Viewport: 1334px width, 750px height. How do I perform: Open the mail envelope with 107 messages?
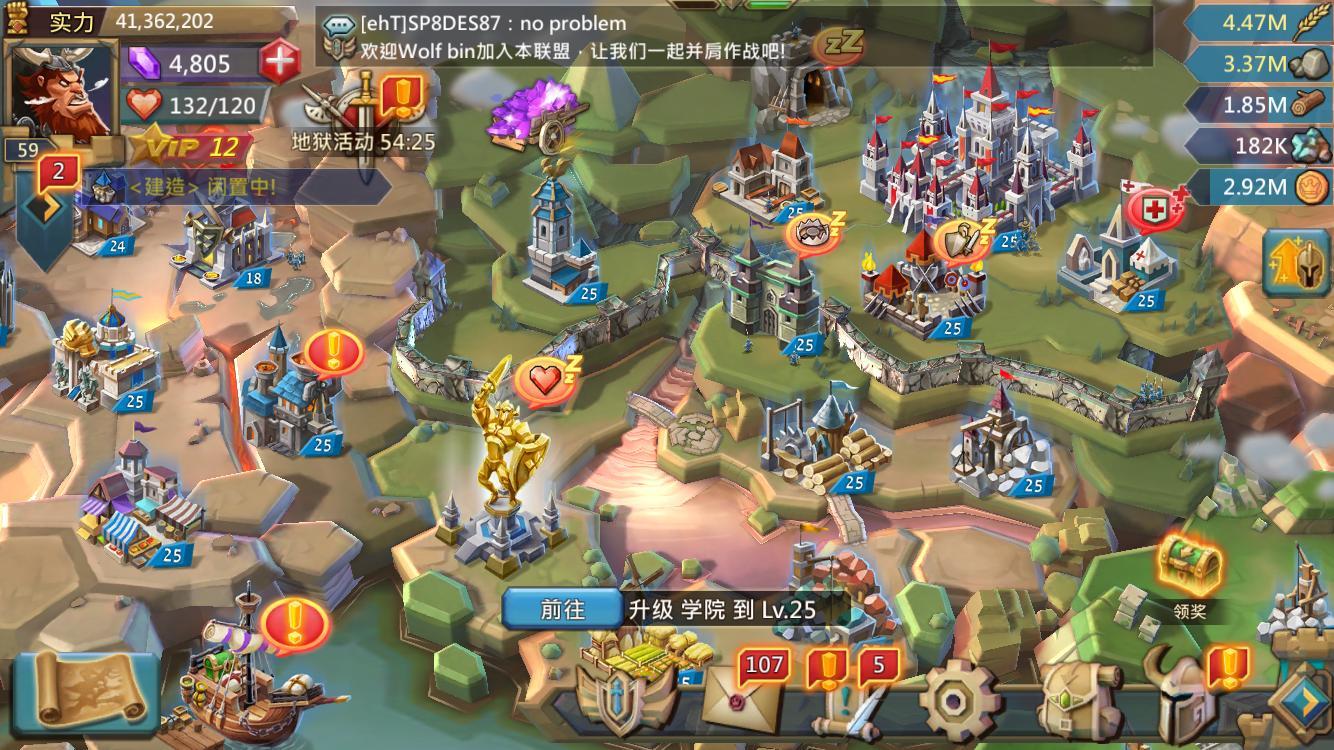coord(743,696)
